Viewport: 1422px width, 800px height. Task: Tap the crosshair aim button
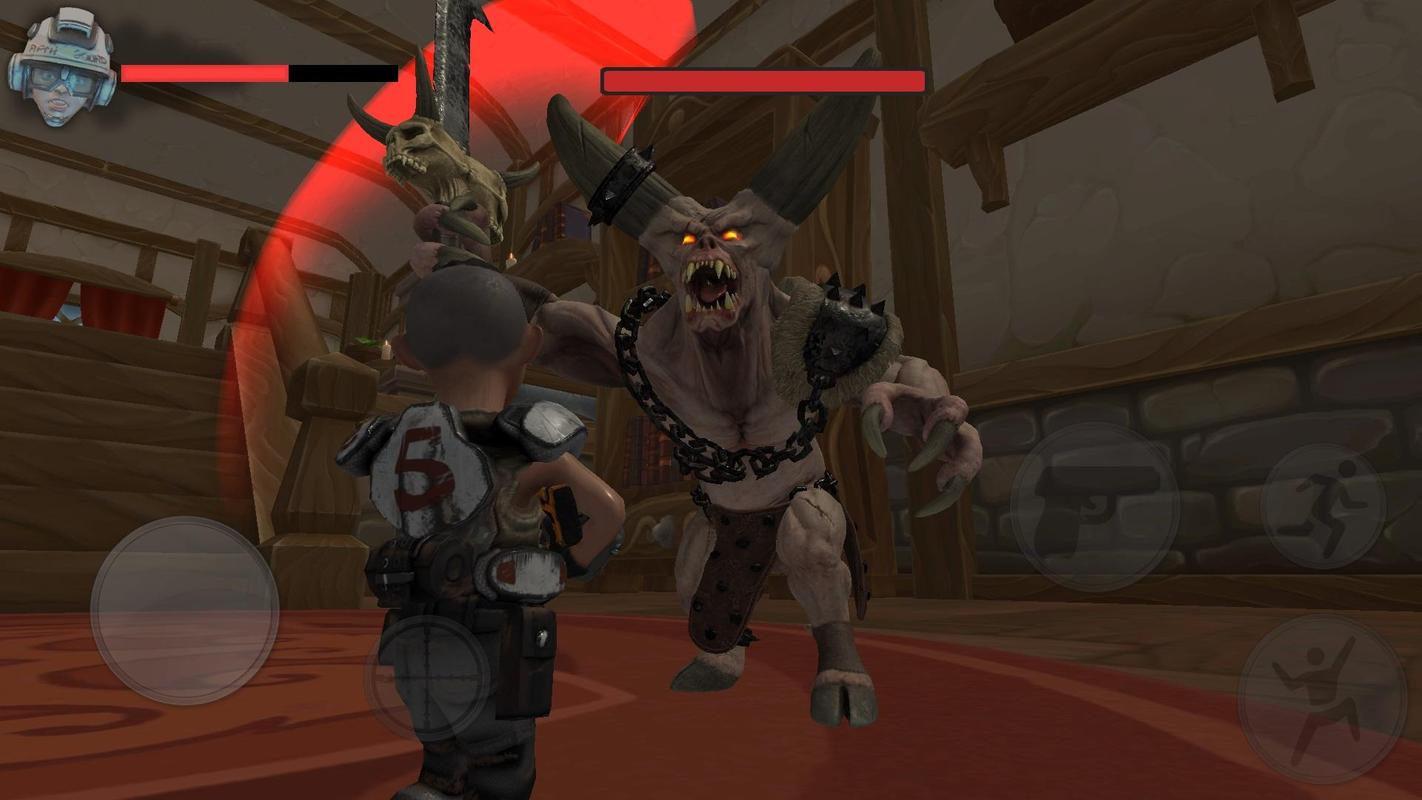(428, 678)
